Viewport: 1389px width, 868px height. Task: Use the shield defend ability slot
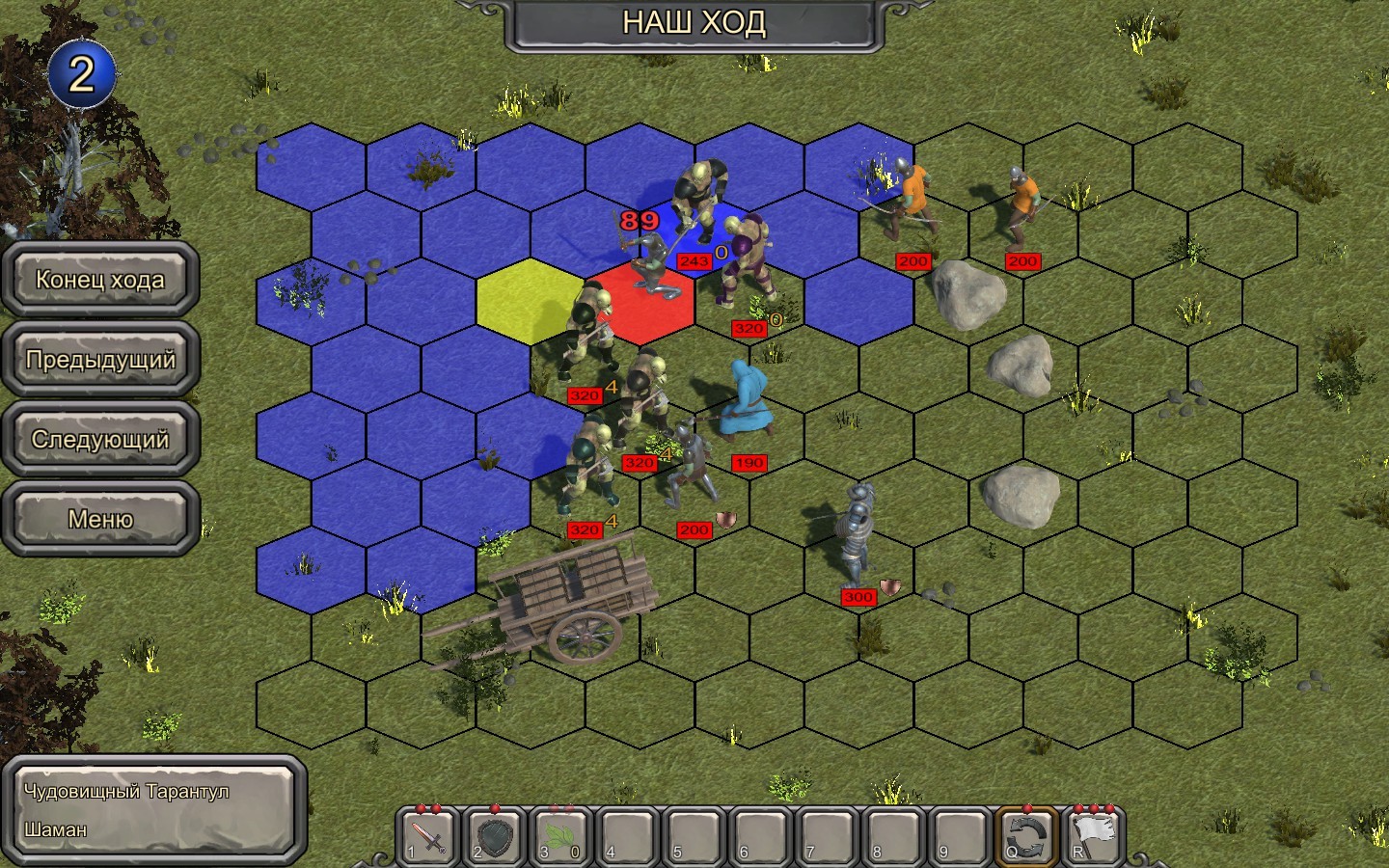(x=496, y=835)
